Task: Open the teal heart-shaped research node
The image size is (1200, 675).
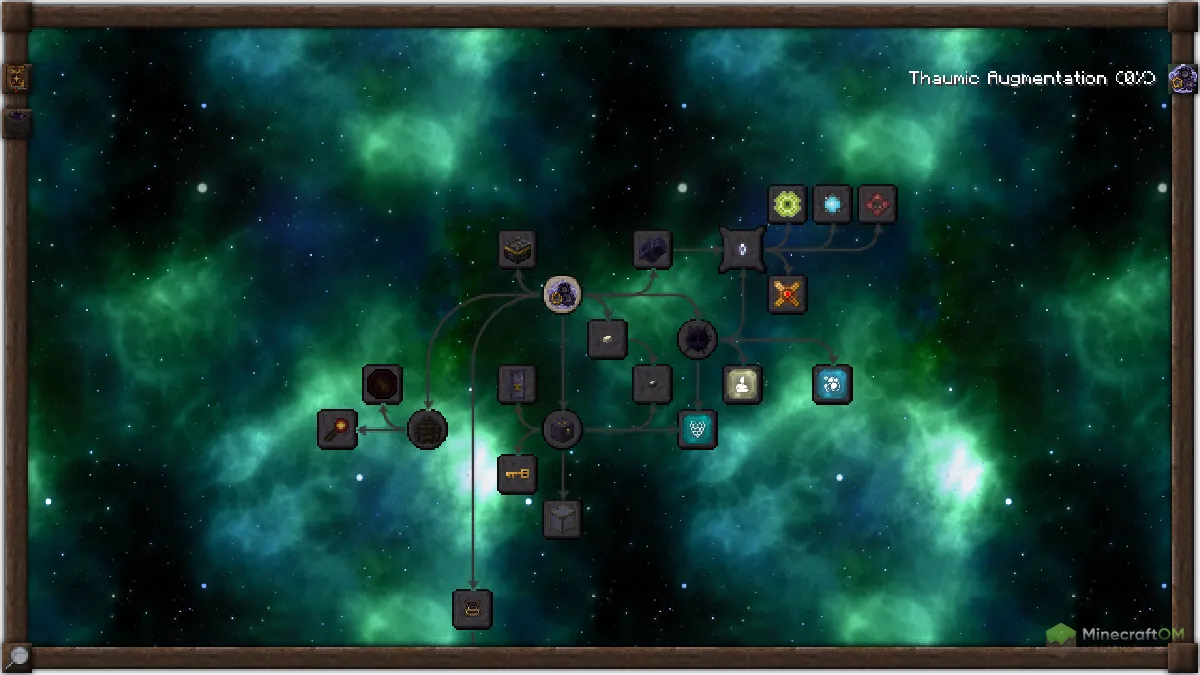Action: (x=697, y=429)
